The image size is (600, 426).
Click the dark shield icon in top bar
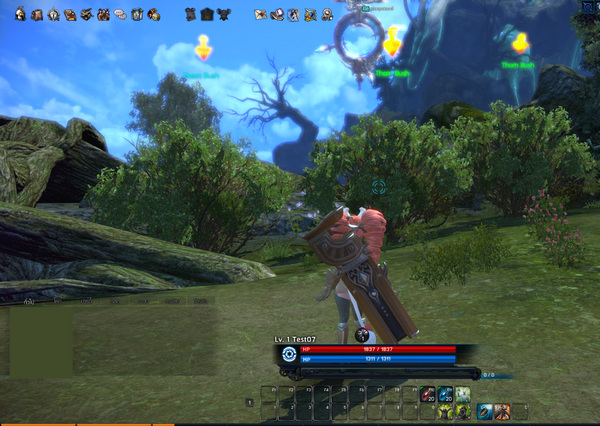207,15
